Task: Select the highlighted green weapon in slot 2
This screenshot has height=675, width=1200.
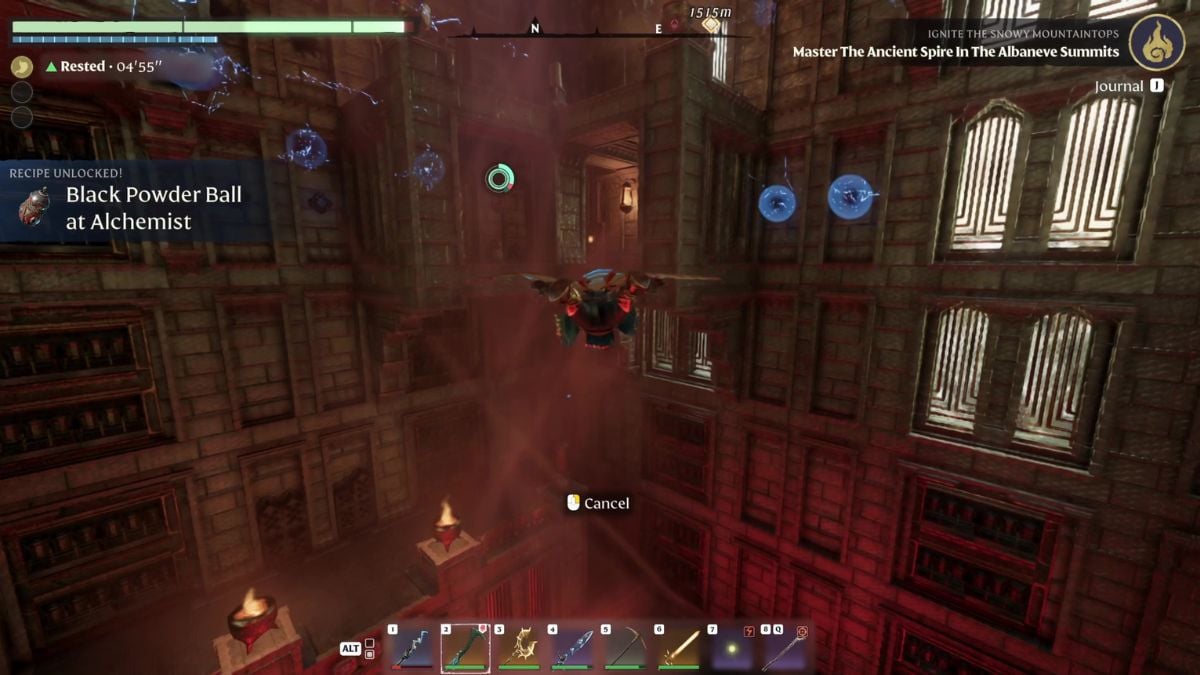Action: click(465, 648)
